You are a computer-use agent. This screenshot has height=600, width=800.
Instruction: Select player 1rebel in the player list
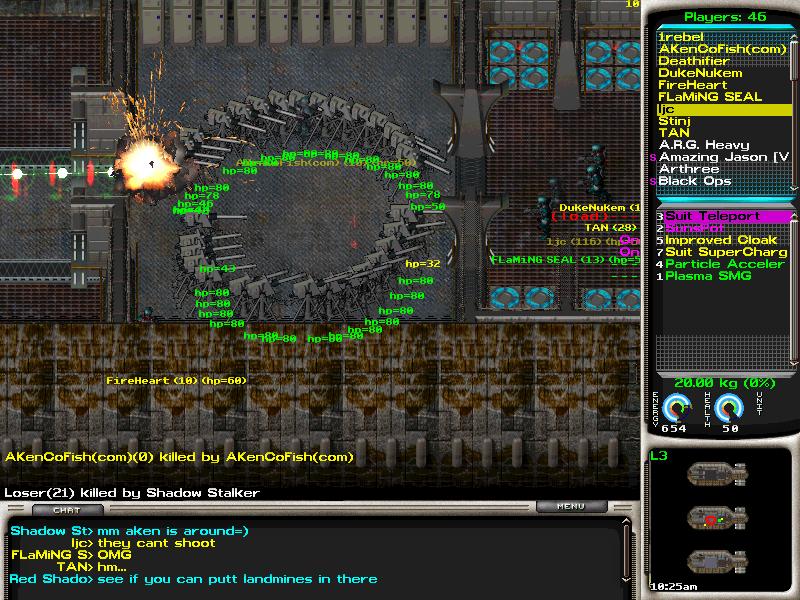click(681, 37)
